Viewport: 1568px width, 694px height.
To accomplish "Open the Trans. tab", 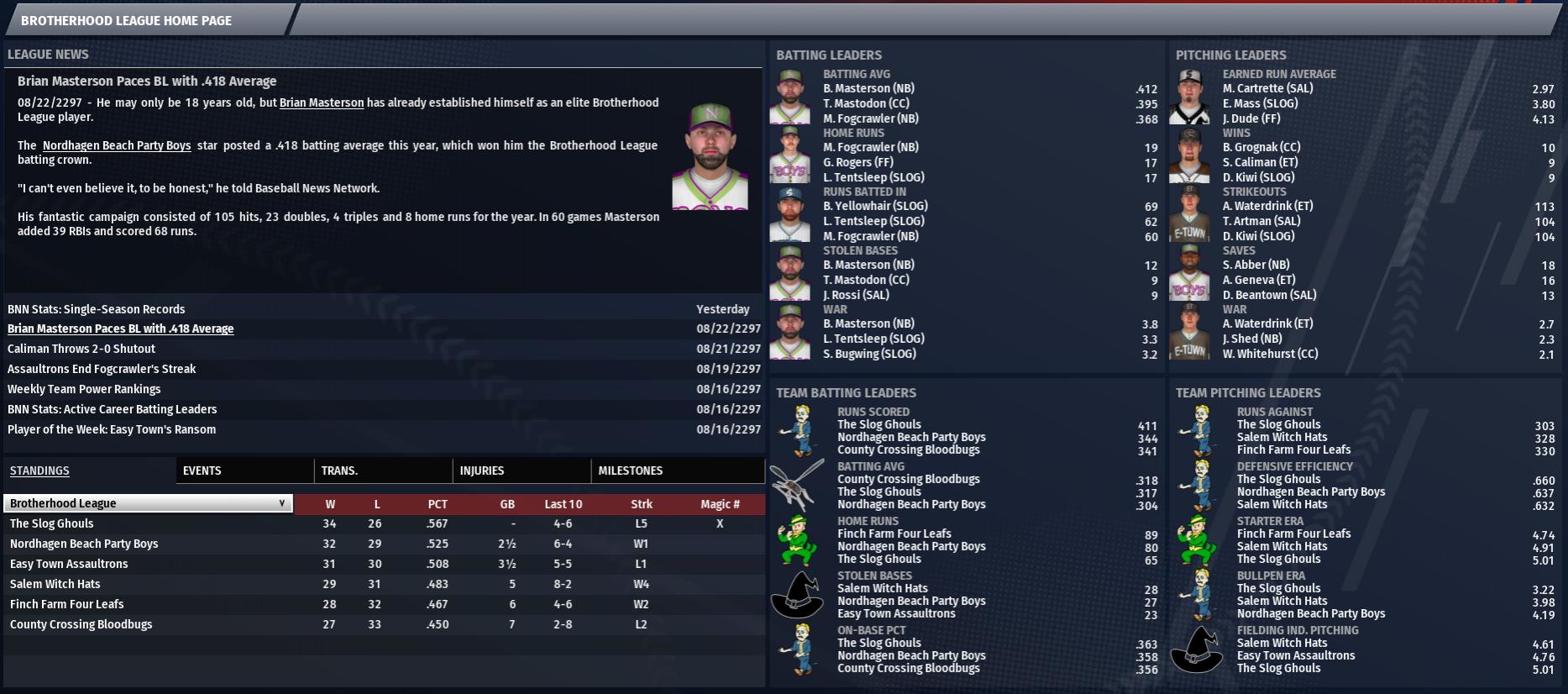I will (x=339, y=471).
